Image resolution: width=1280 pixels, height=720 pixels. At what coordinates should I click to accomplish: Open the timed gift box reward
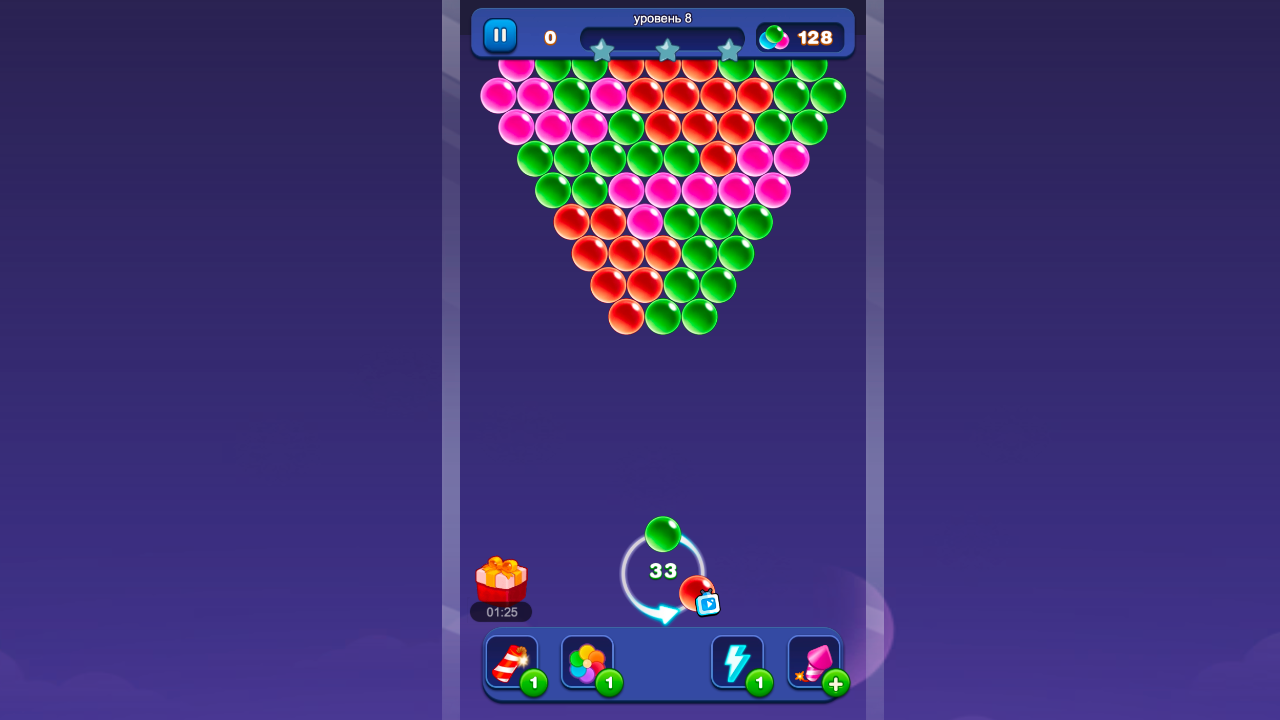point(499,580)
